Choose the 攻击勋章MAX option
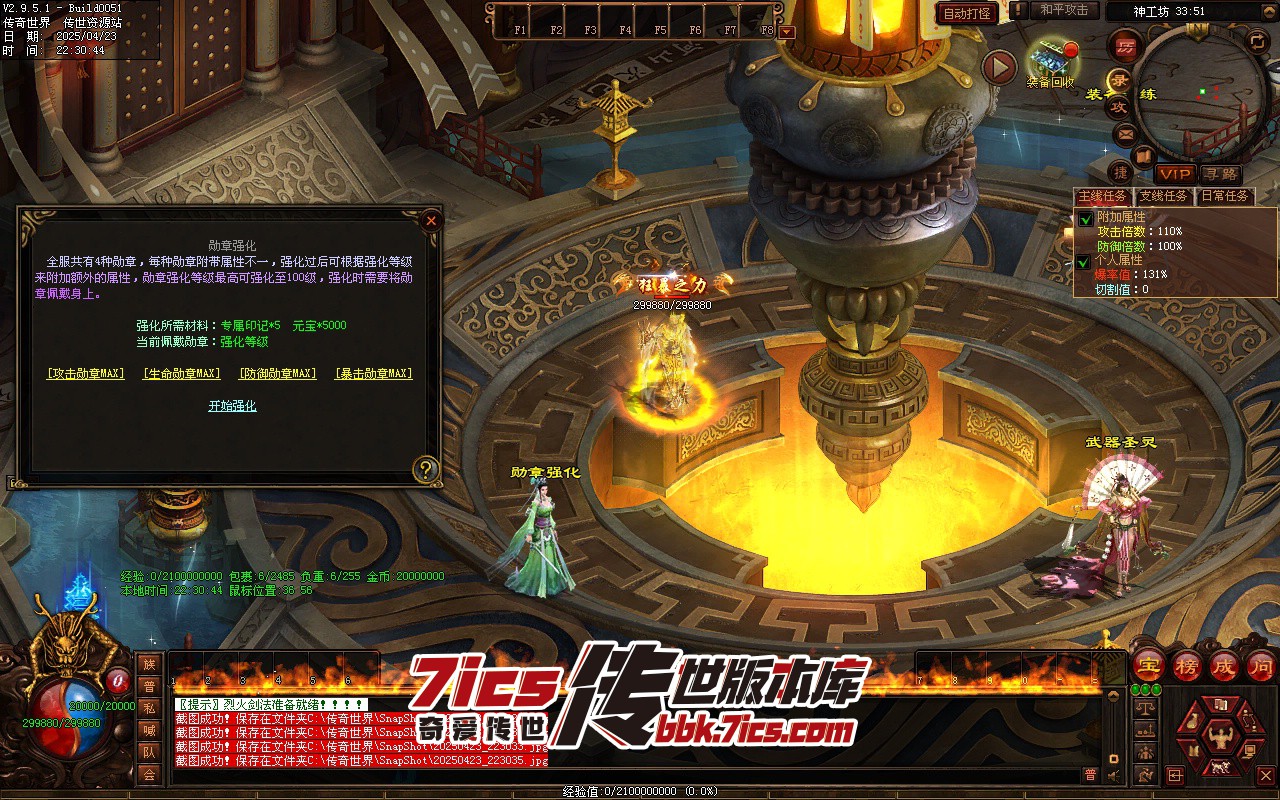Screen dimensions: 1280x800 [x=86, y=374]
